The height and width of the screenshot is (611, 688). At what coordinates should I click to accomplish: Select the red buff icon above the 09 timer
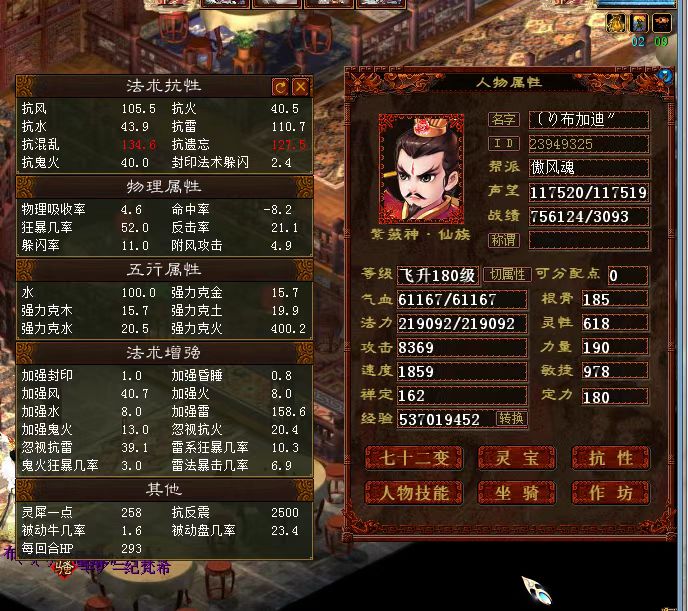660,22
